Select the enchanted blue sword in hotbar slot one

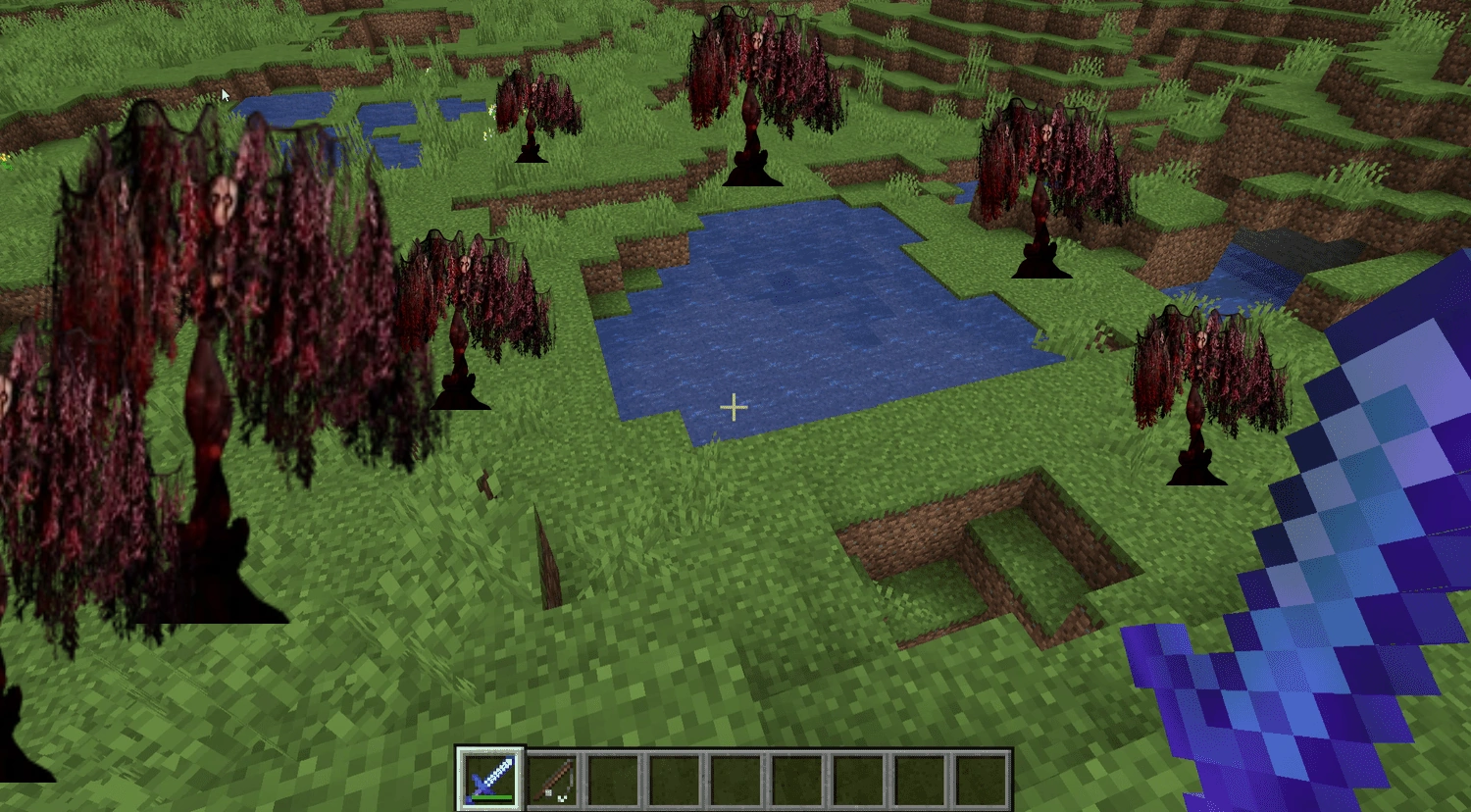(490, 778)
